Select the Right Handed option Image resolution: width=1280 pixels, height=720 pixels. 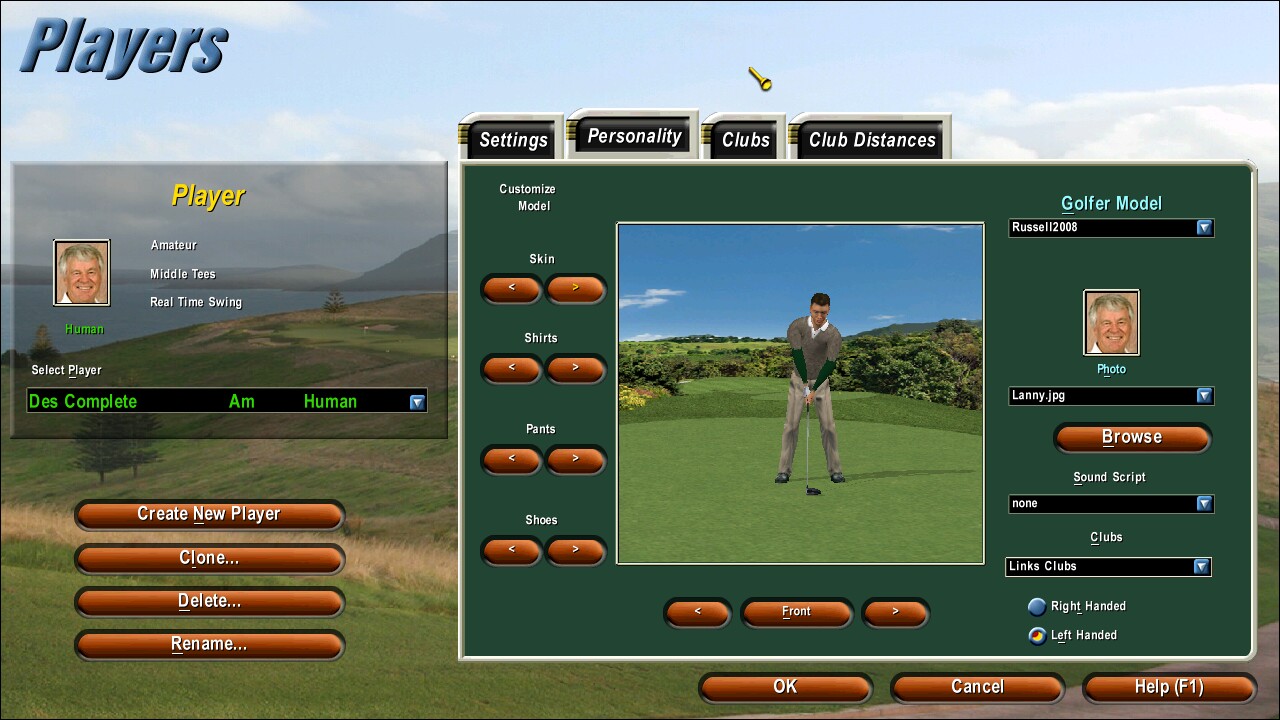(1037, 606)
